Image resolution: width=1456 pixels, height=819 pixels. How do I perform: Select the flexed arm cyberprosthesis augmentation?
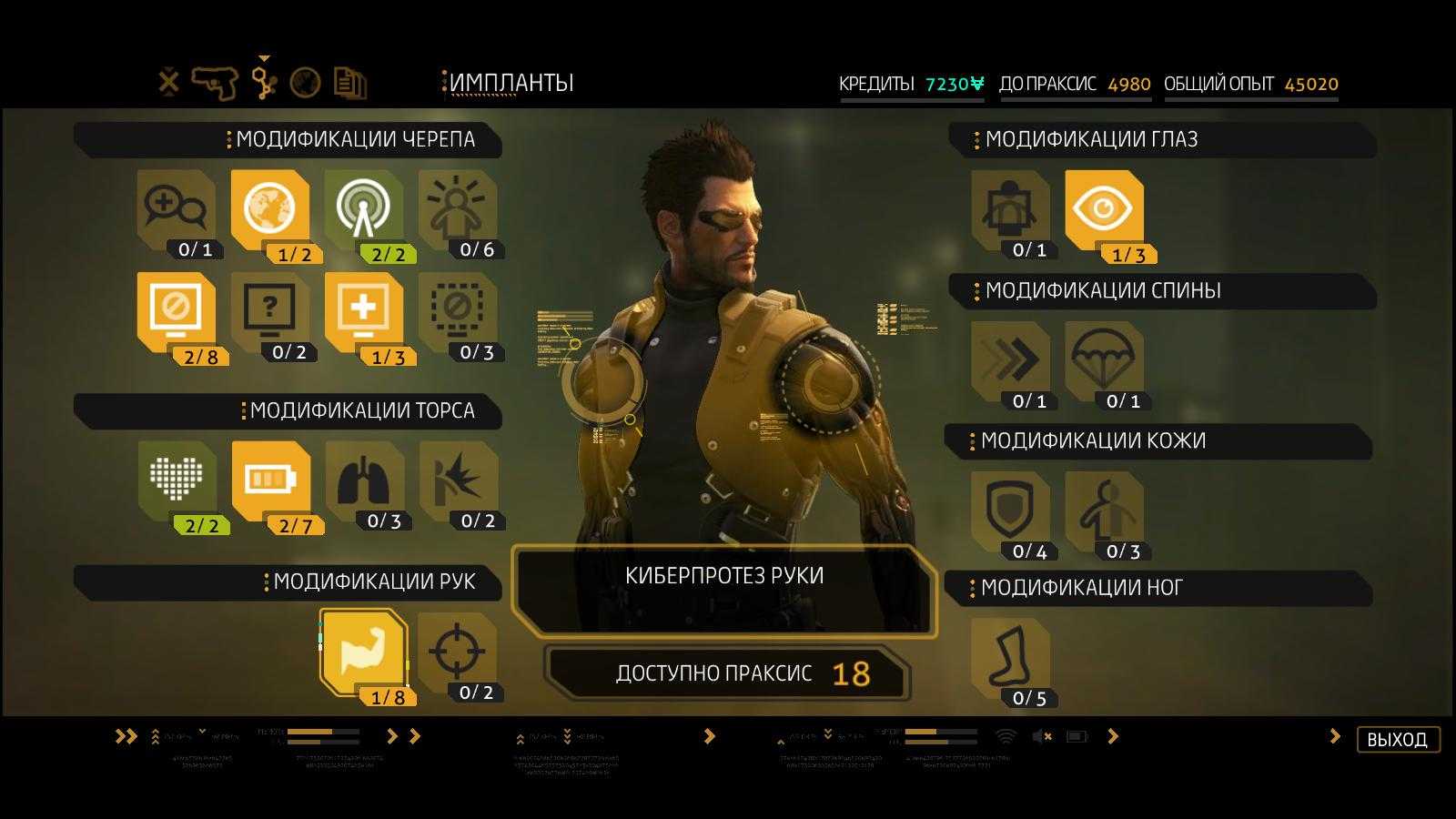click(363, 652)
